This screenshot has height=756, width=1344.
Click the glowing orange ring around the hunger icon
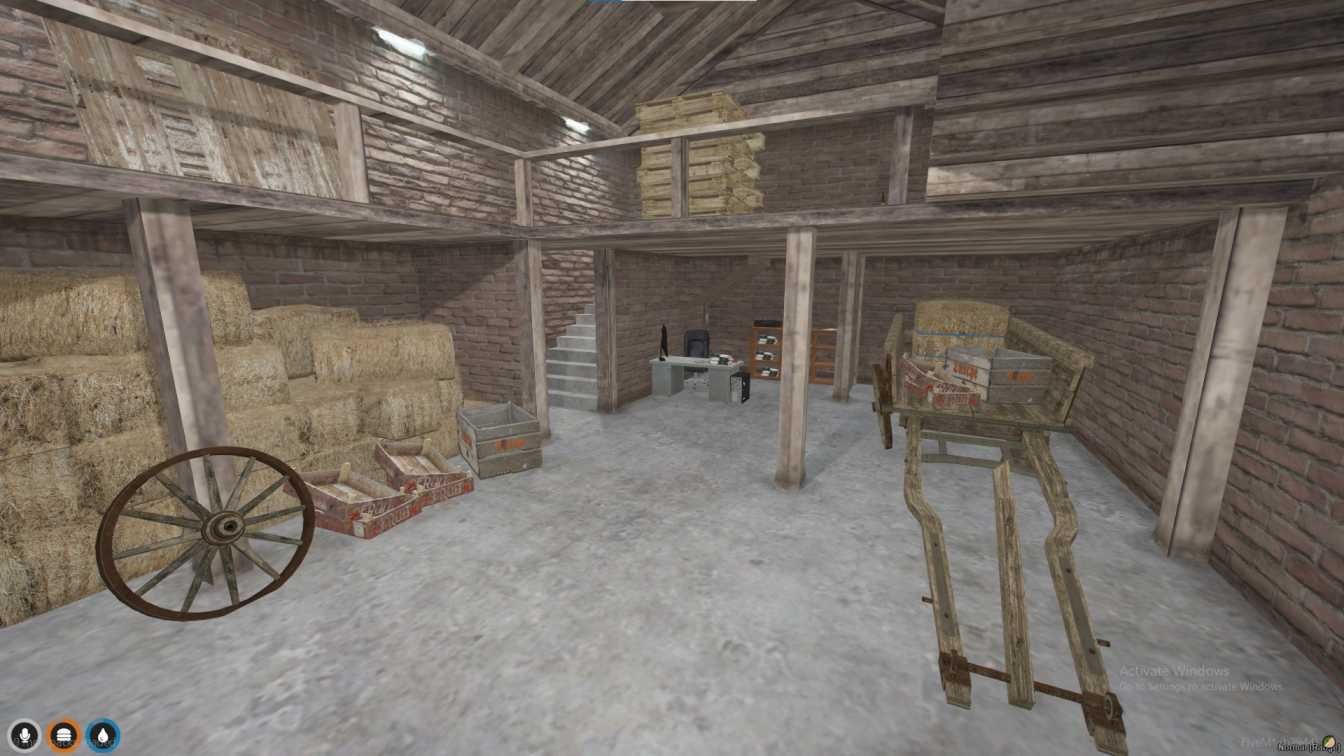[x=63, y=721]
